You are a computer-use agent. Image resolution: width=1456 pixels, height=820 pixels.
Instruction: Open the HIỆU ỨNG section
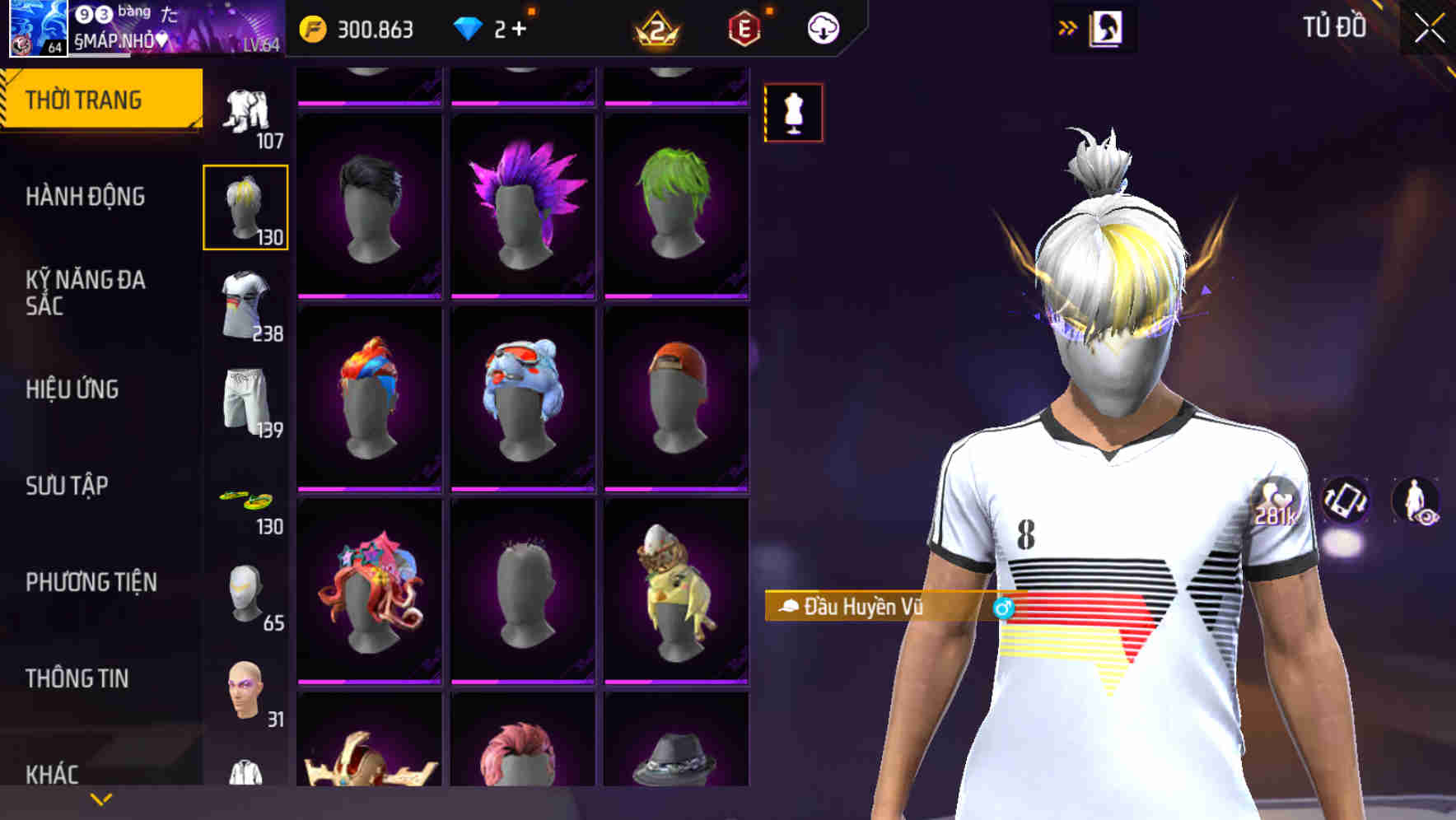tap(74, 389)
